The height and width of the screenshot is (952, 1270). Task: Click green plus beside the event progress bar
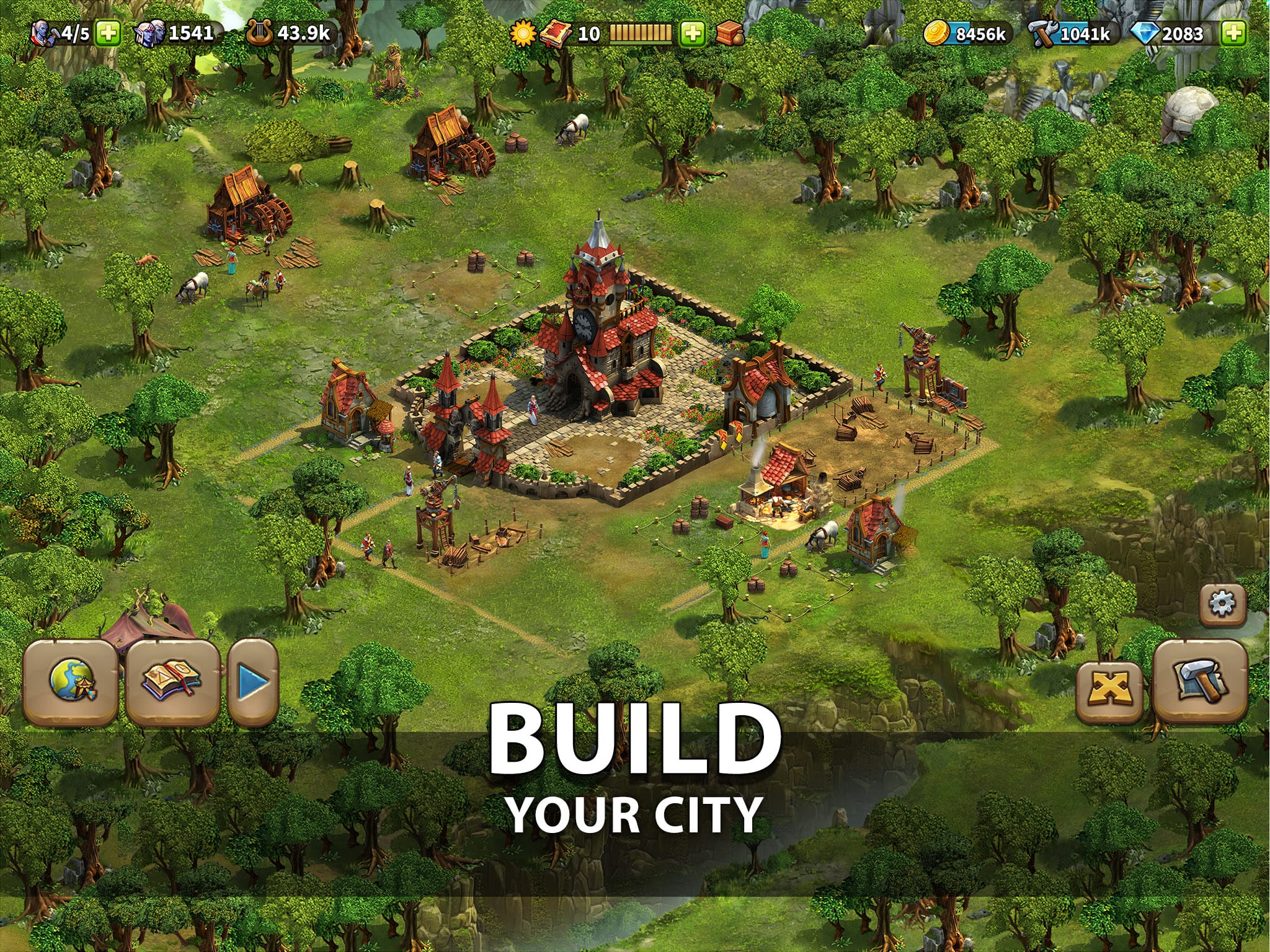693,35
